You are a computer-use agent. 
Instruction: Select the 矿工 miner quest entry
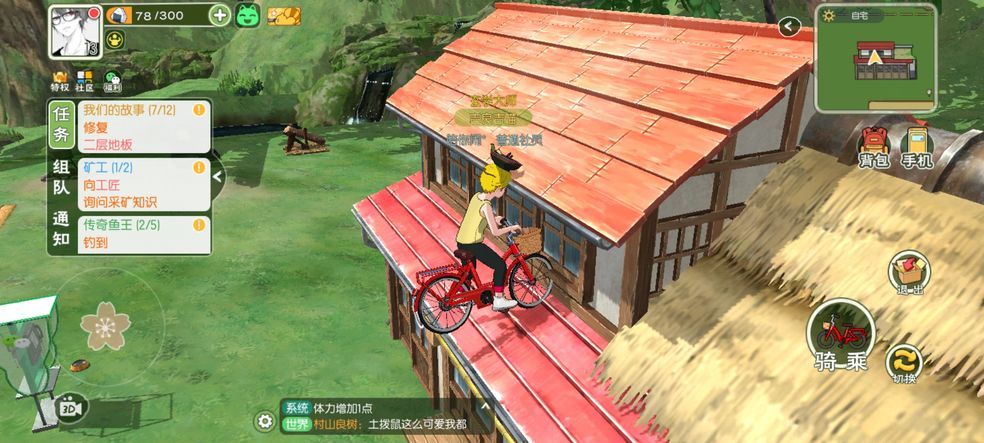[x=144, y=184]
